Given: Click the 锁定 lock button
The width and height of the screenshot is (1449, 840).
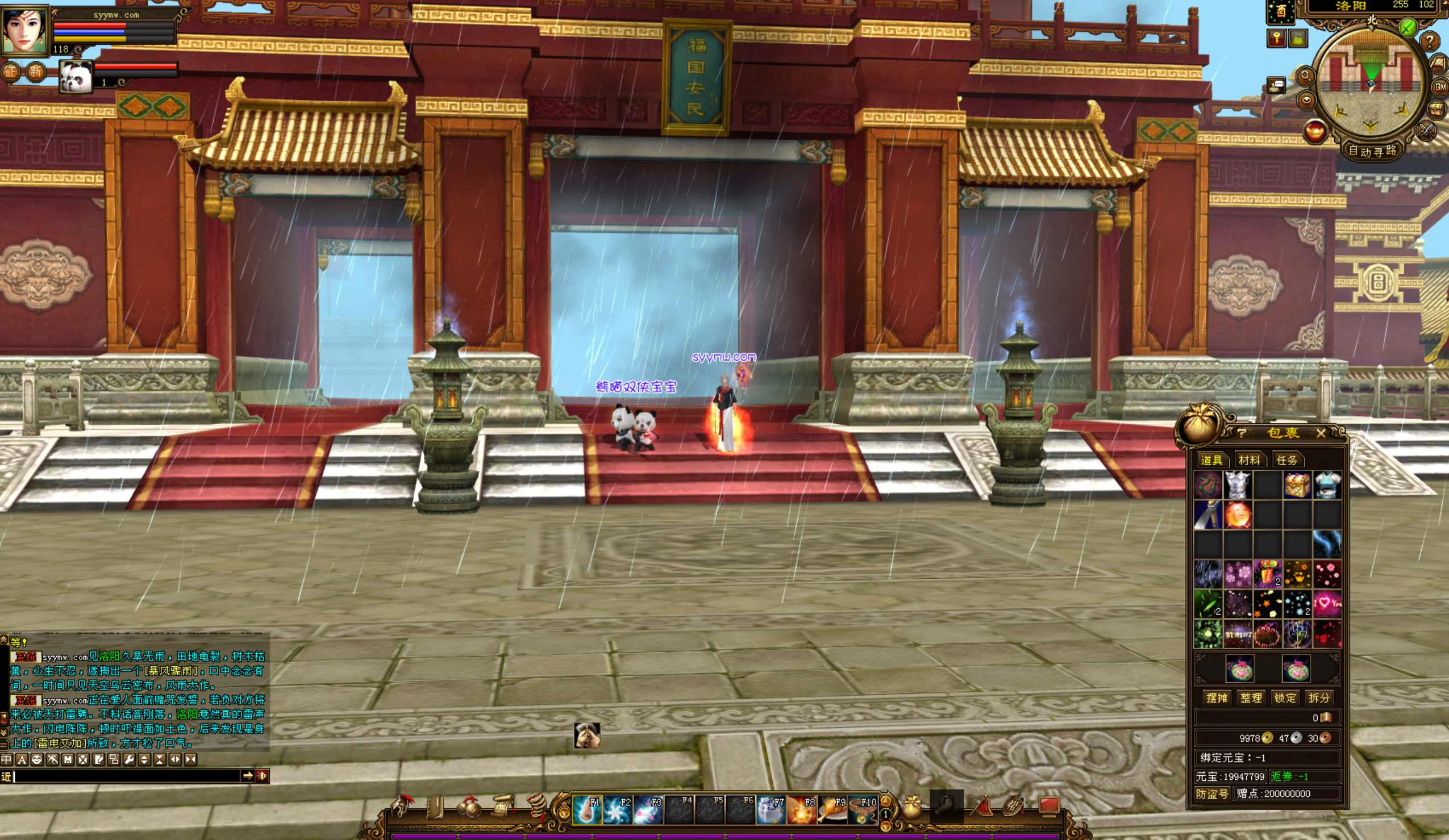Looking at the screenshot, I should [1285, 697].
